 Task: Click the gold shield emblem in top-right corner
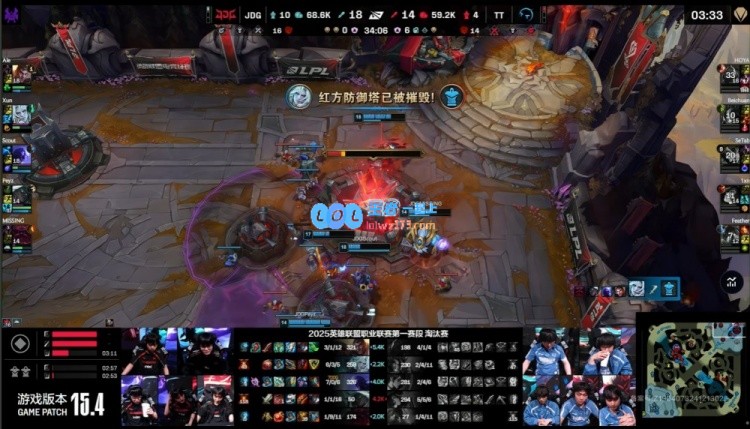pos(738,14)
